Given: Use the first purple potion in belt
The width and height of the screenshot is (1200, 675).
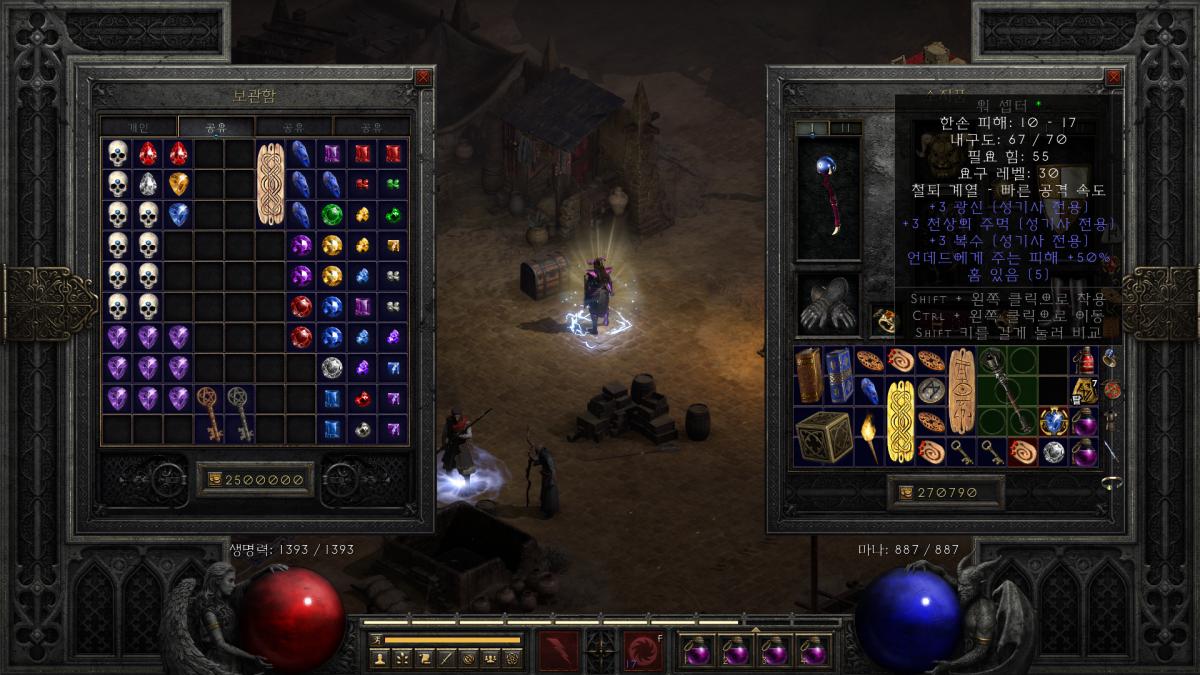Looking at the screenshot, I should click(695, 651).
